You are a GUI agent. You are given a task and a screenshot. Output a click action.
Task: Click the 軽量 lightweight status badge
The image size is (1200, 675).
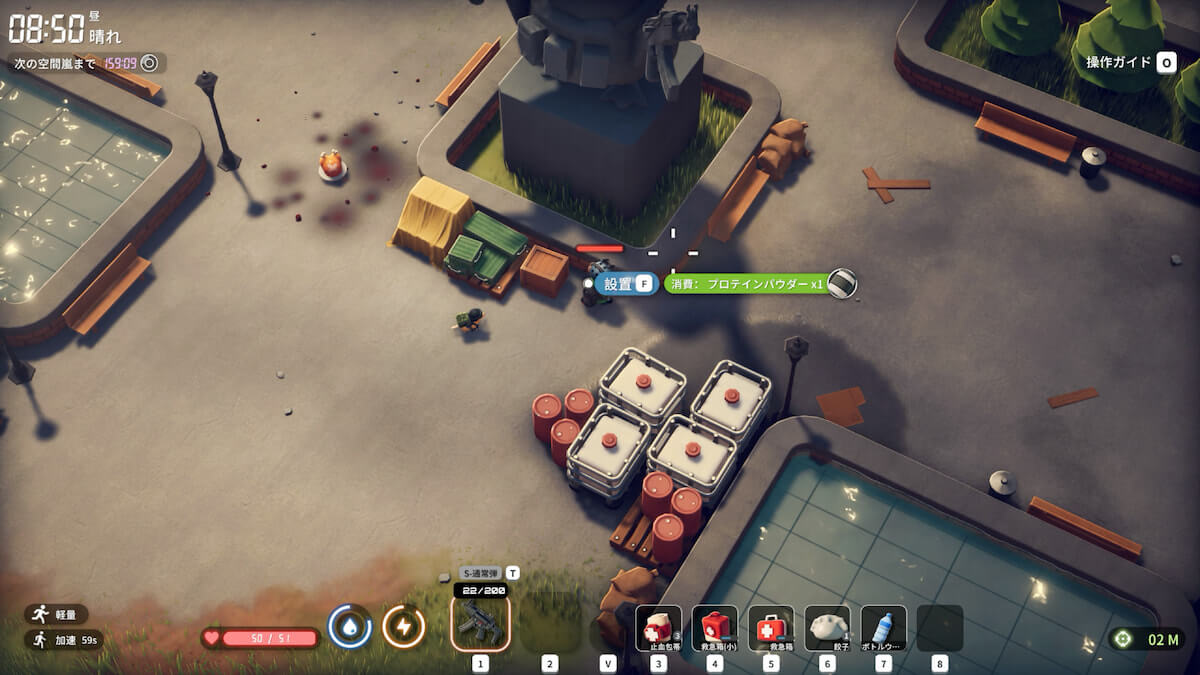coord(57,614)
